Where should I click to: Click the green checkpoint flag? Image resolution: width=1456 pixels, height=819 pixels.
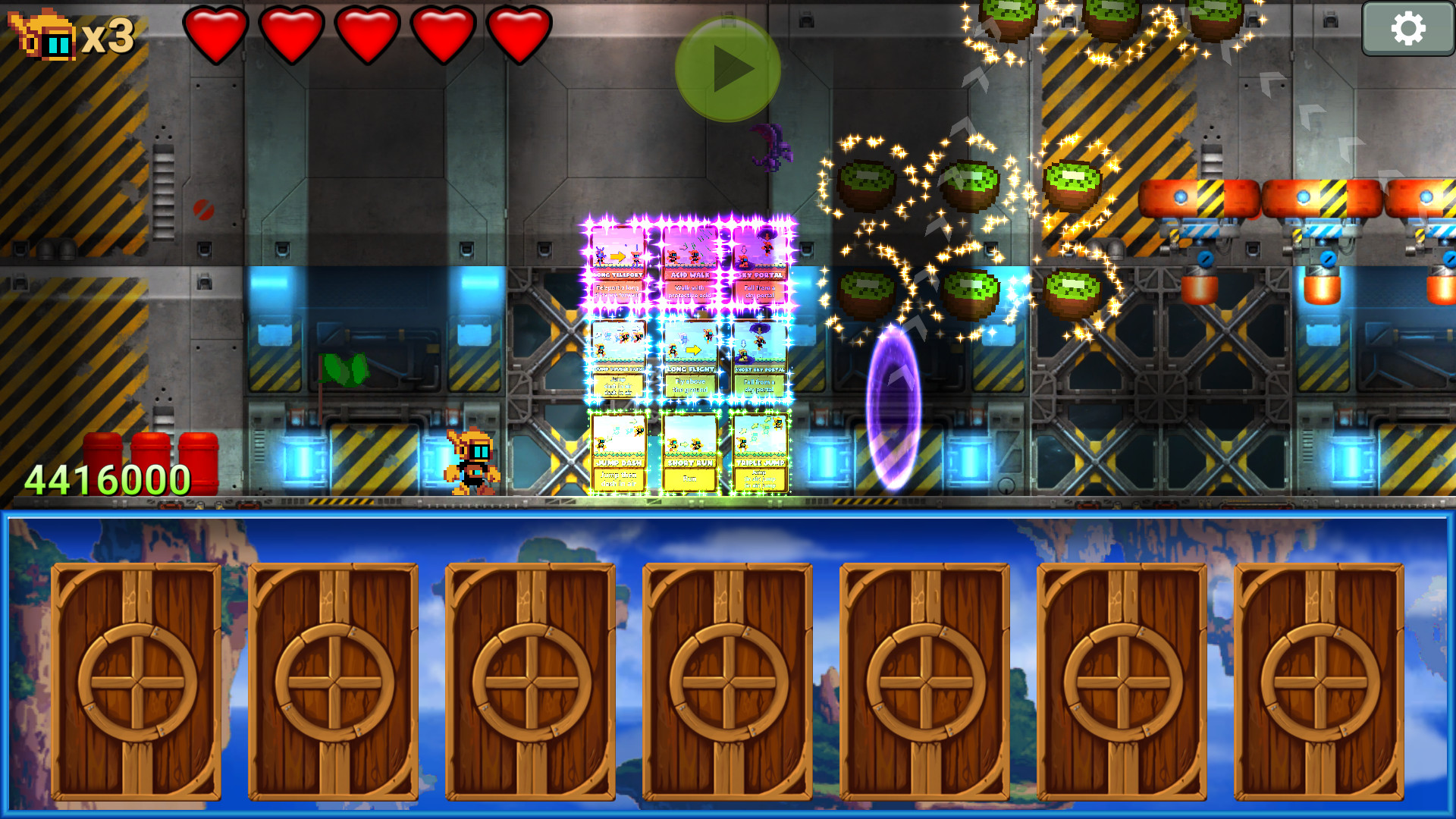[x=345, y=368]
